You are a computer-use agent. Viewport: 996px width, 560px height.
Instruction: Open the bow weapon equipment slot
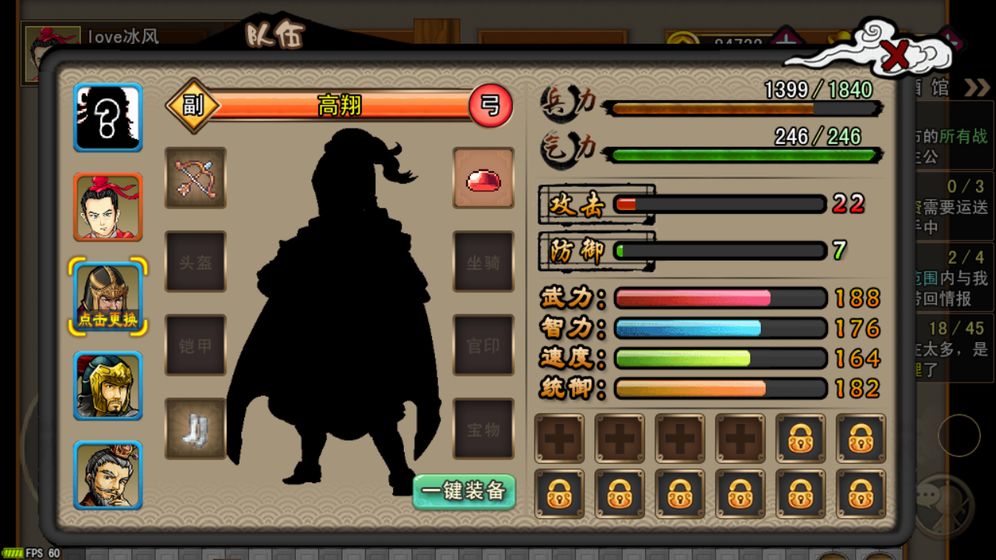pyautogui.click(x=195, y=178)
